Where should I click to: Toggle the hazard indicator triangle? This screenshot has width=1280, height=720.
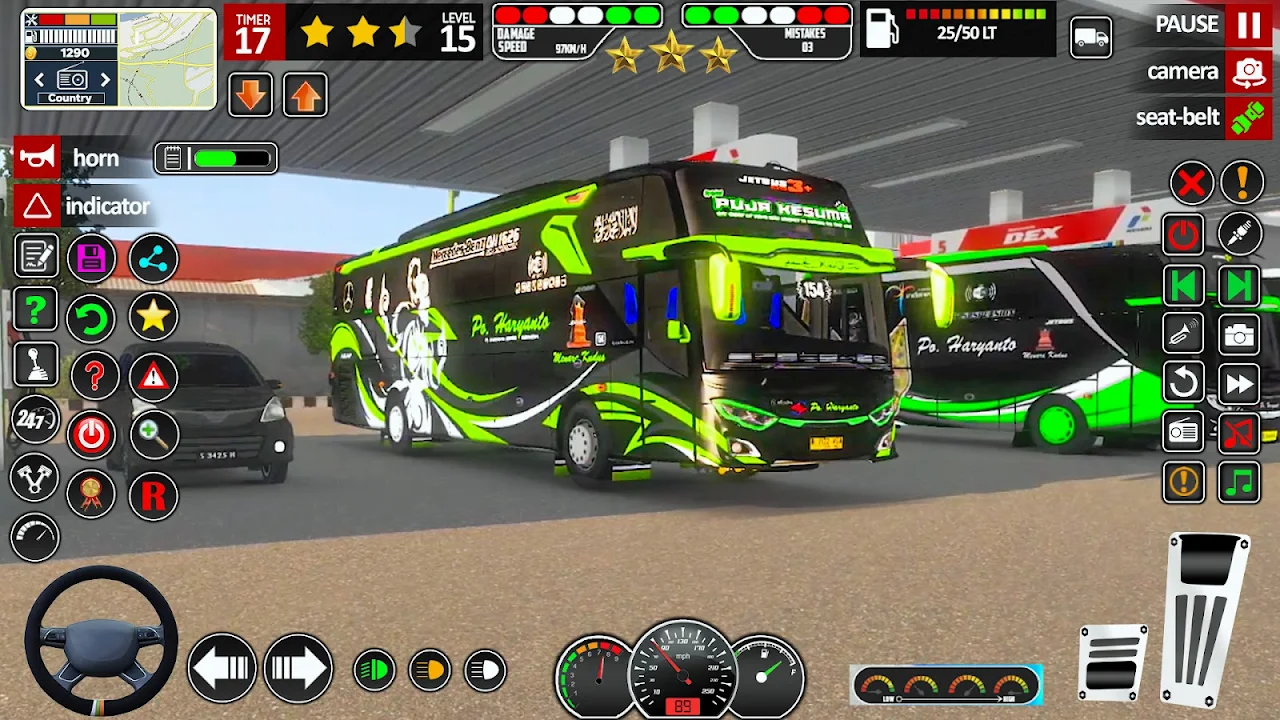[x=37, y=206]
